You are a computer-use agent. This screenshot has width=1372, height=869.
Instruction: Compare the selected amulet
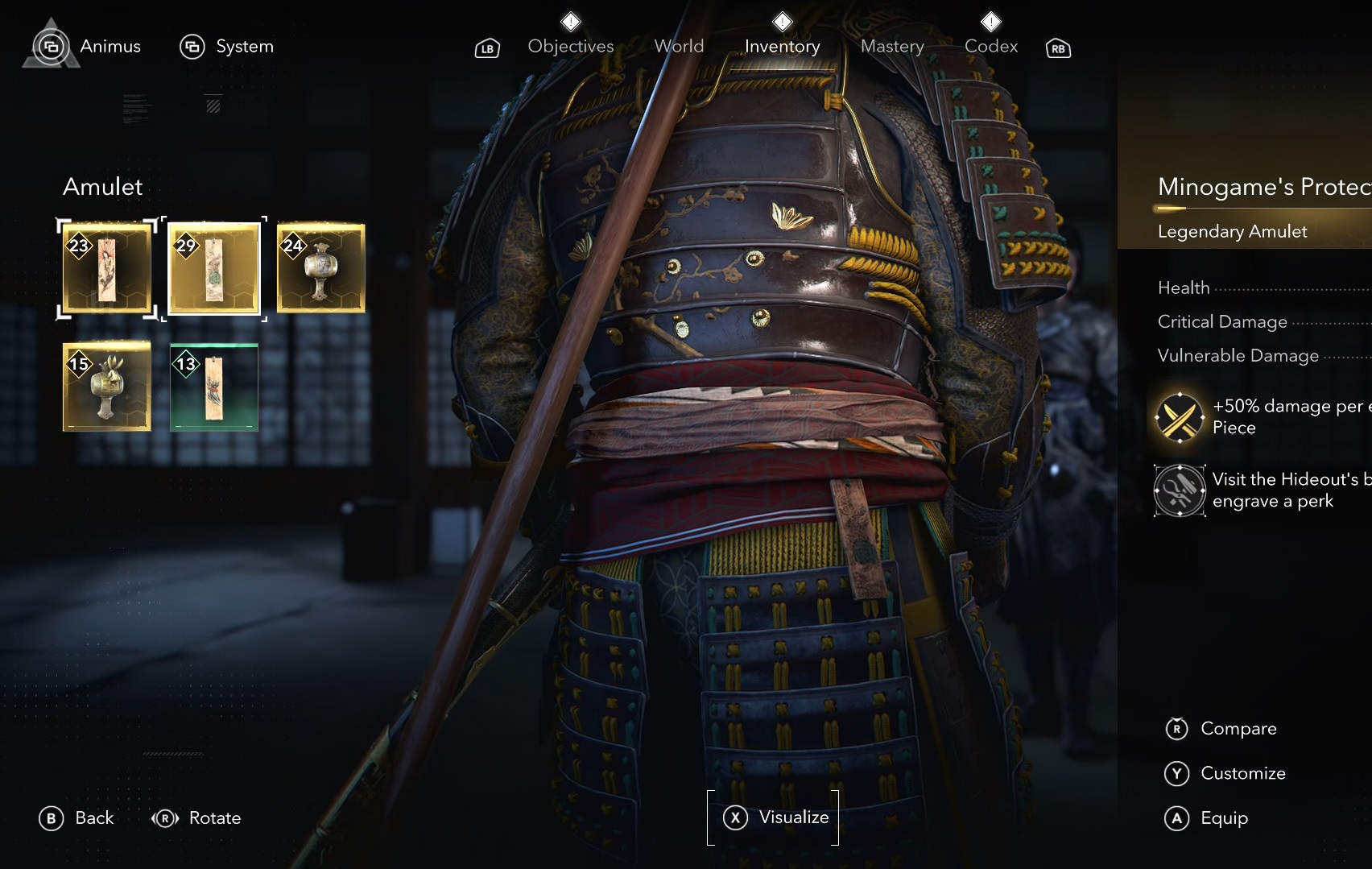coord(1221,729)
